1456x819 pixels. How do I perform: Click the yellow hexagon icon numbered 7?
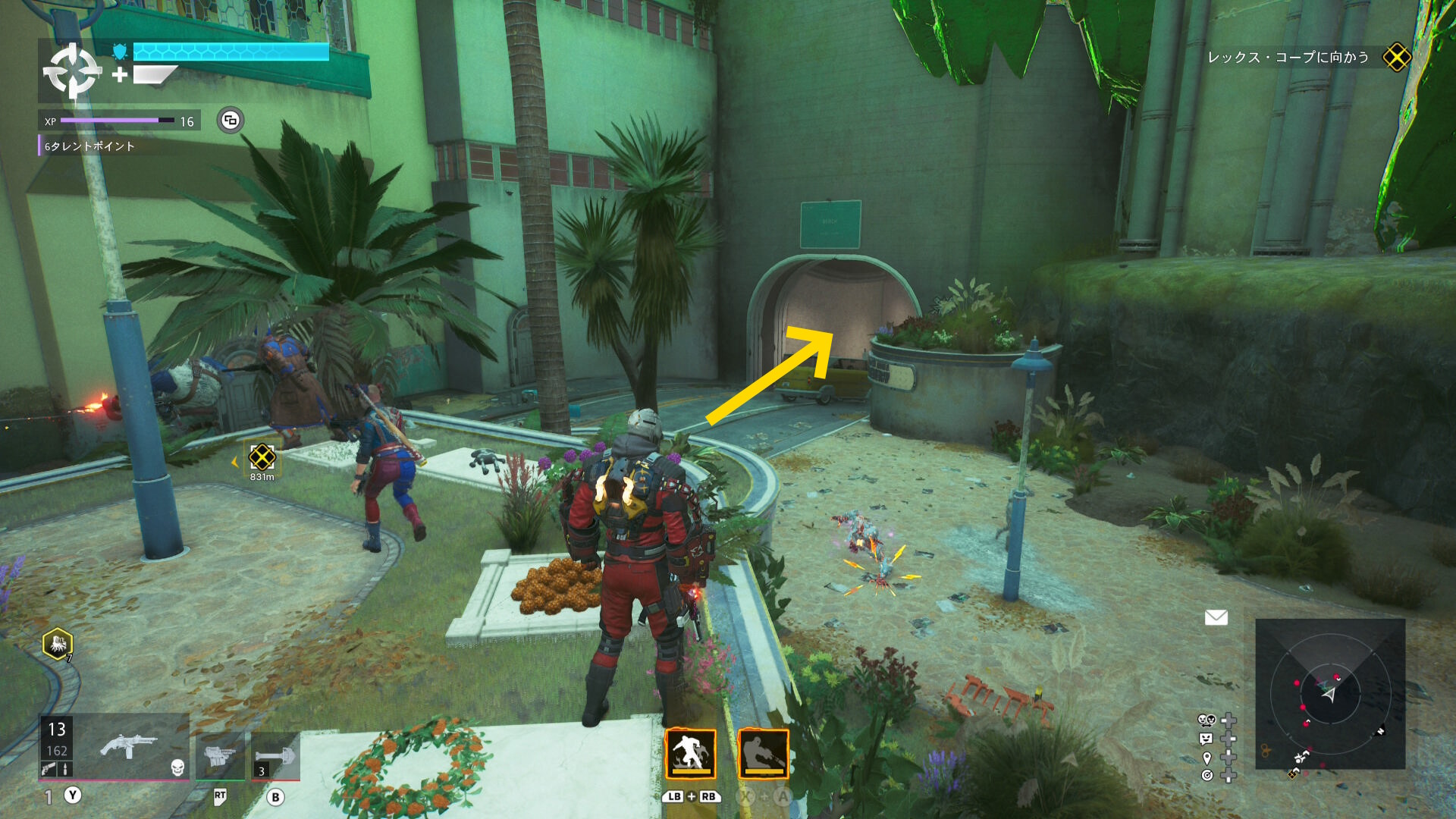pos(58,645)
